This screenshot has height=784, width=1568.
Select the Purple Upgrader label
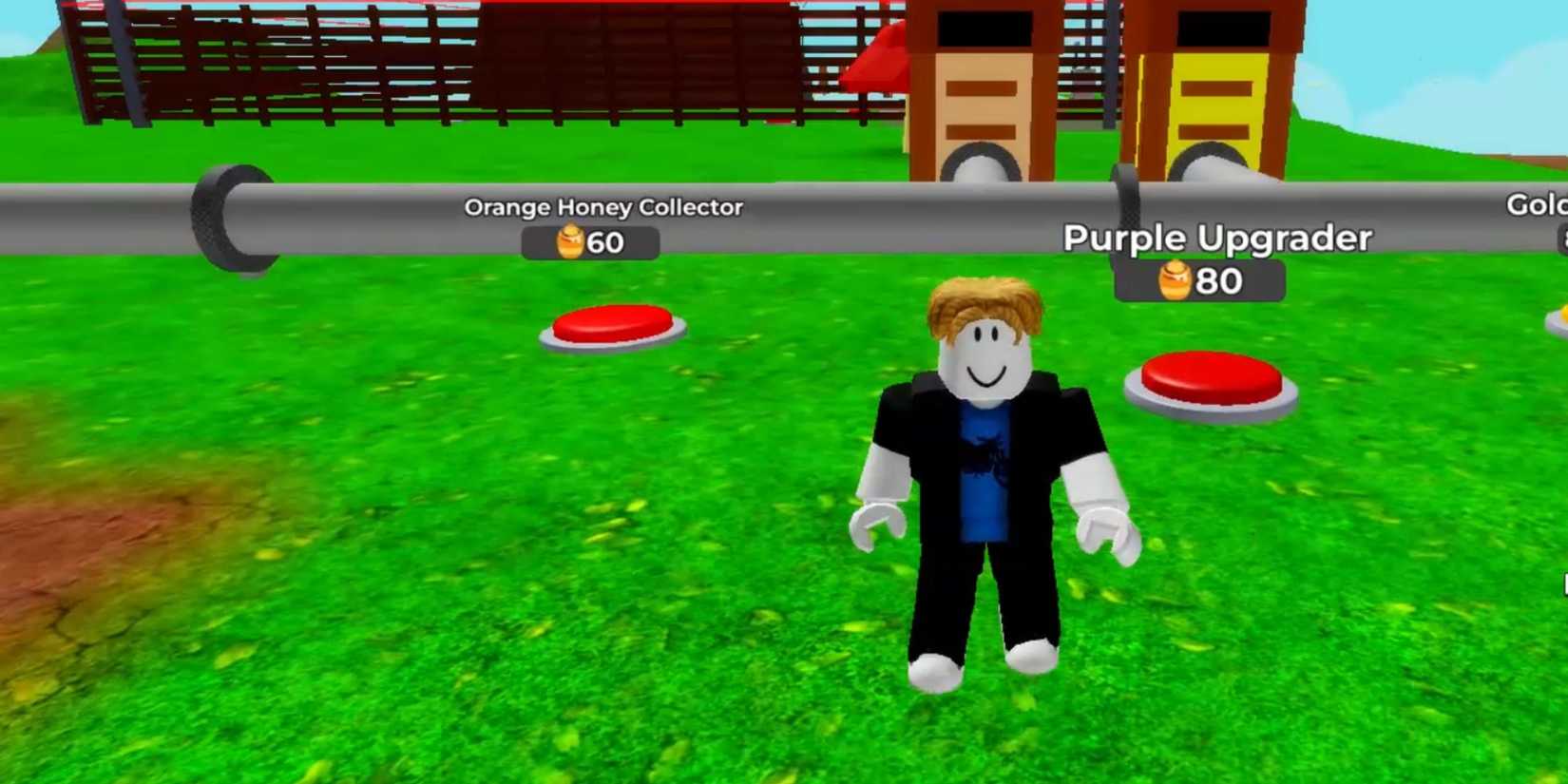tap(1217, 238)
